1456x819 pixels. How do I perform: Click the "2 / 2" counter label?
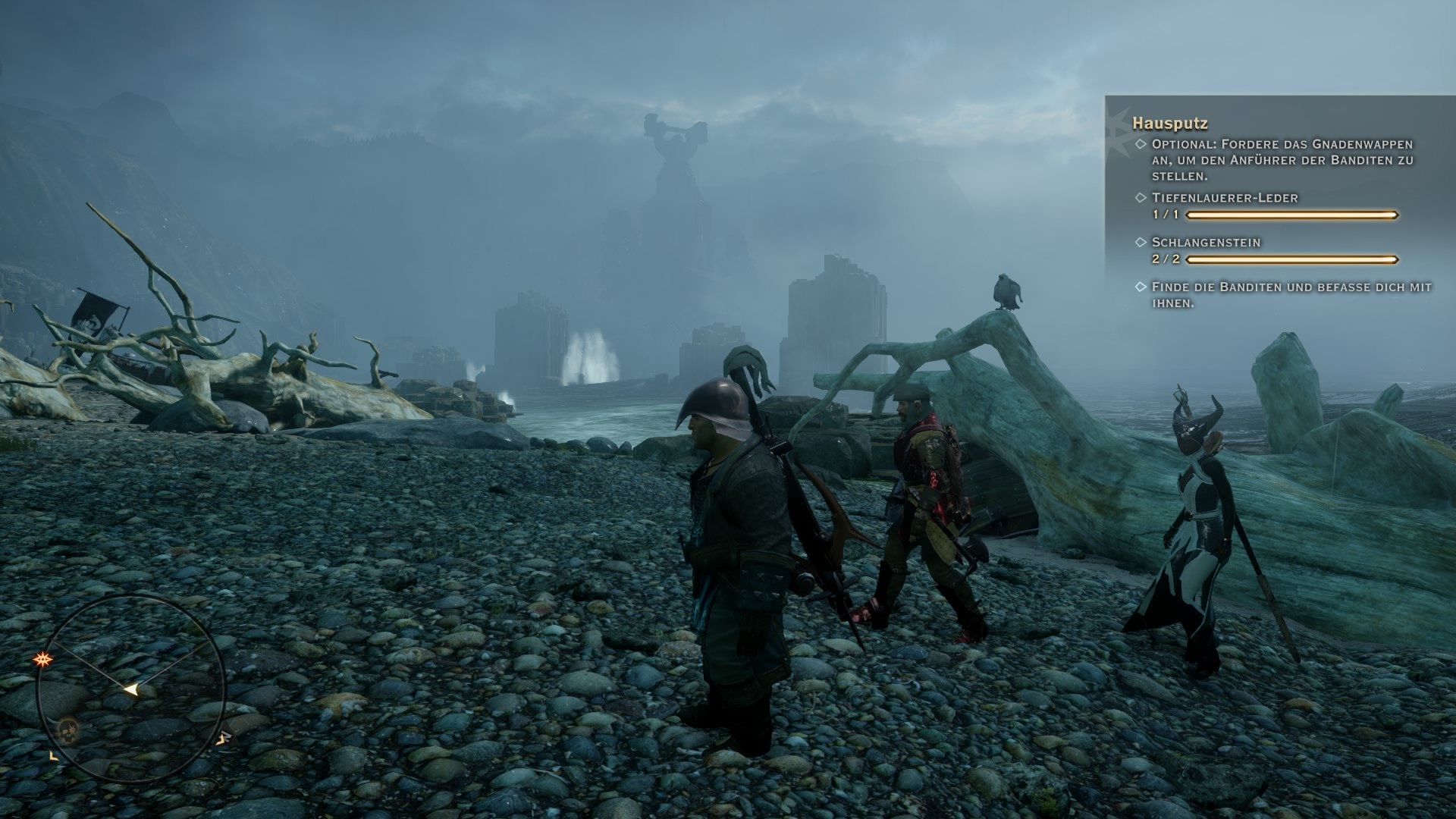tap(1165, 259)
